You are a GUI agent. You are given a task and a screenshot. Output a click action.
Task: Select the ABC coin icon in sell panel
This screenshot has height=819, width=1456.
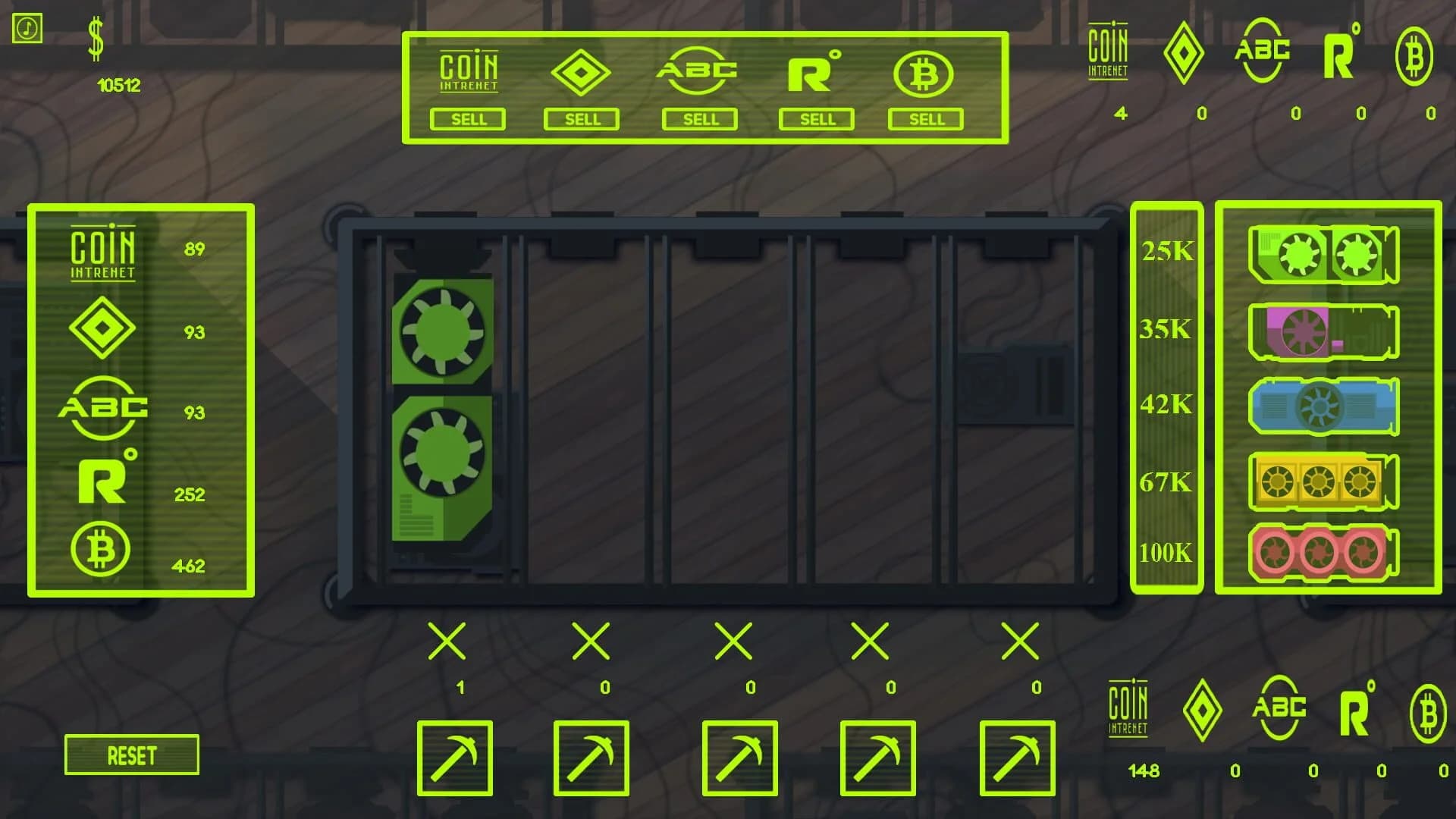(698, 72)
